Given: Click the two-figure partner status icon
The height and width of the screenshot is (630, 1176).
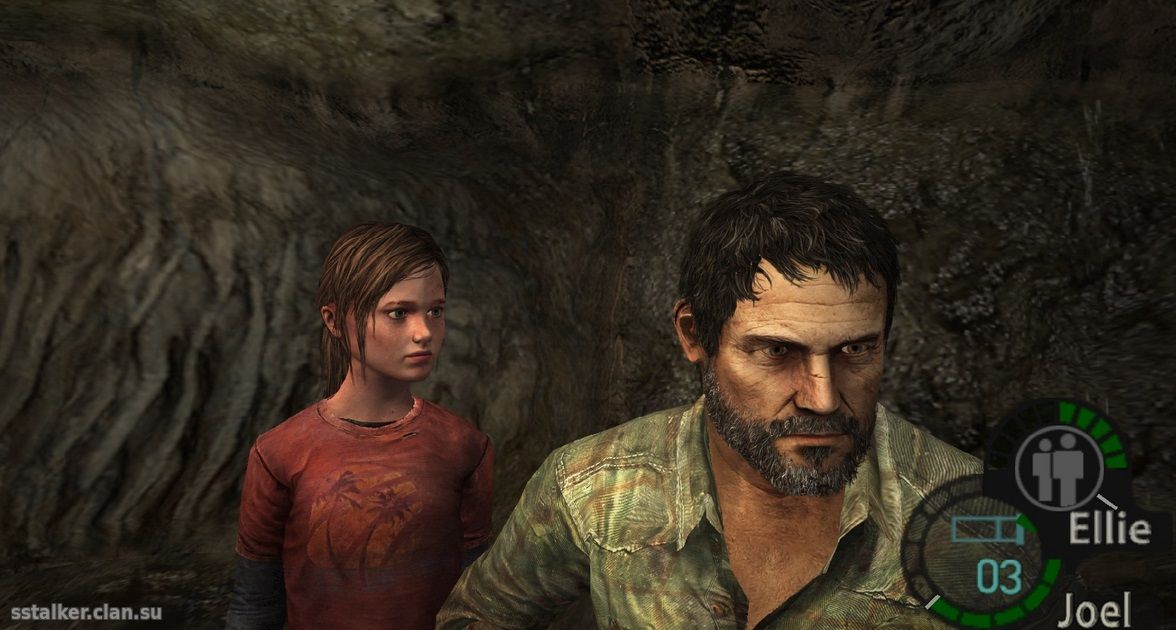Looking at the screenshot, I should click(x=1058, y=468).
